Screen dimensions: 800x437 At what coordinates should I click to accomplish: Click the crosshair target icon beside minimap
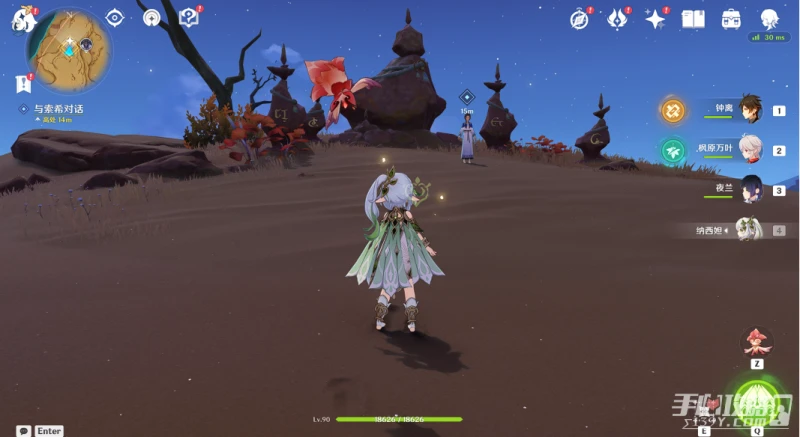[x=114, y=17]
